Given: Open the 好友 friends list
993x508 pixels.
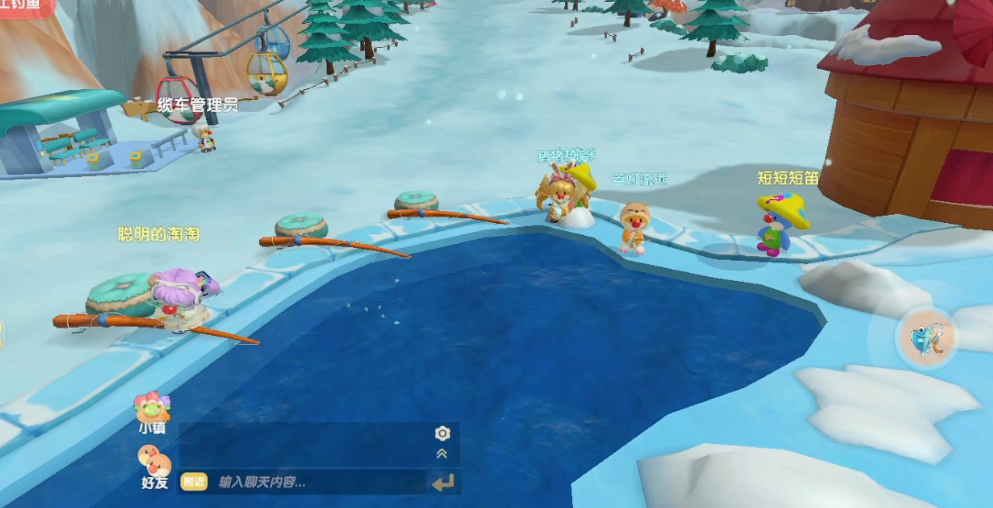Looking at the screenshot, I should tap(154, 466).
